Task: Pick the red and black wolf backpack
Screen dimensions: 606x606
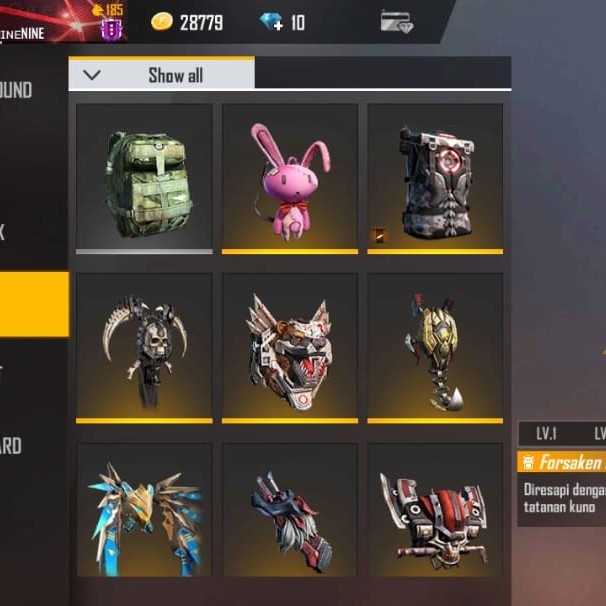Action: click(290, 512)
